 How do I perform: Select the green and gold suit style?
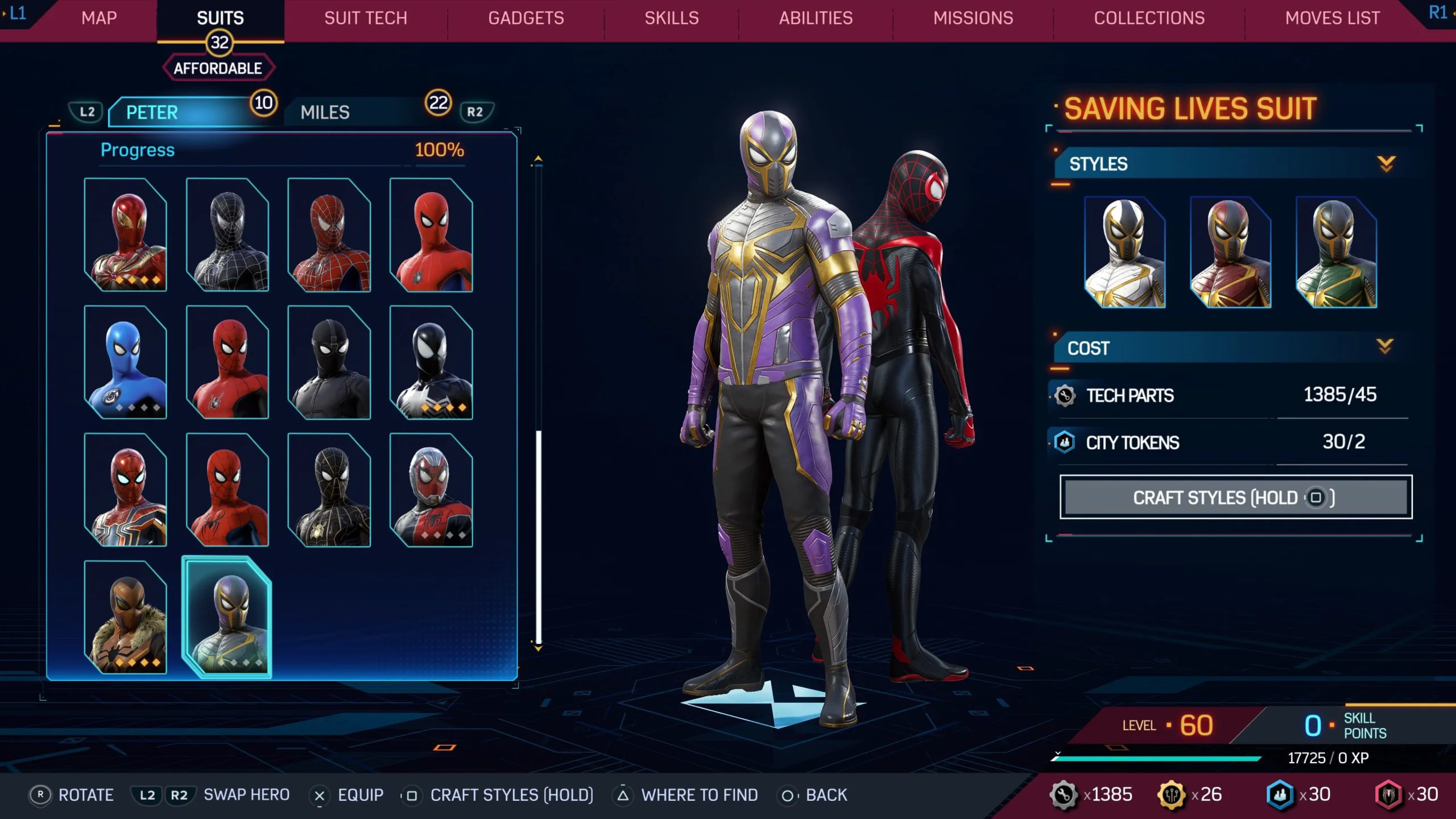[x=1335, y=252]
